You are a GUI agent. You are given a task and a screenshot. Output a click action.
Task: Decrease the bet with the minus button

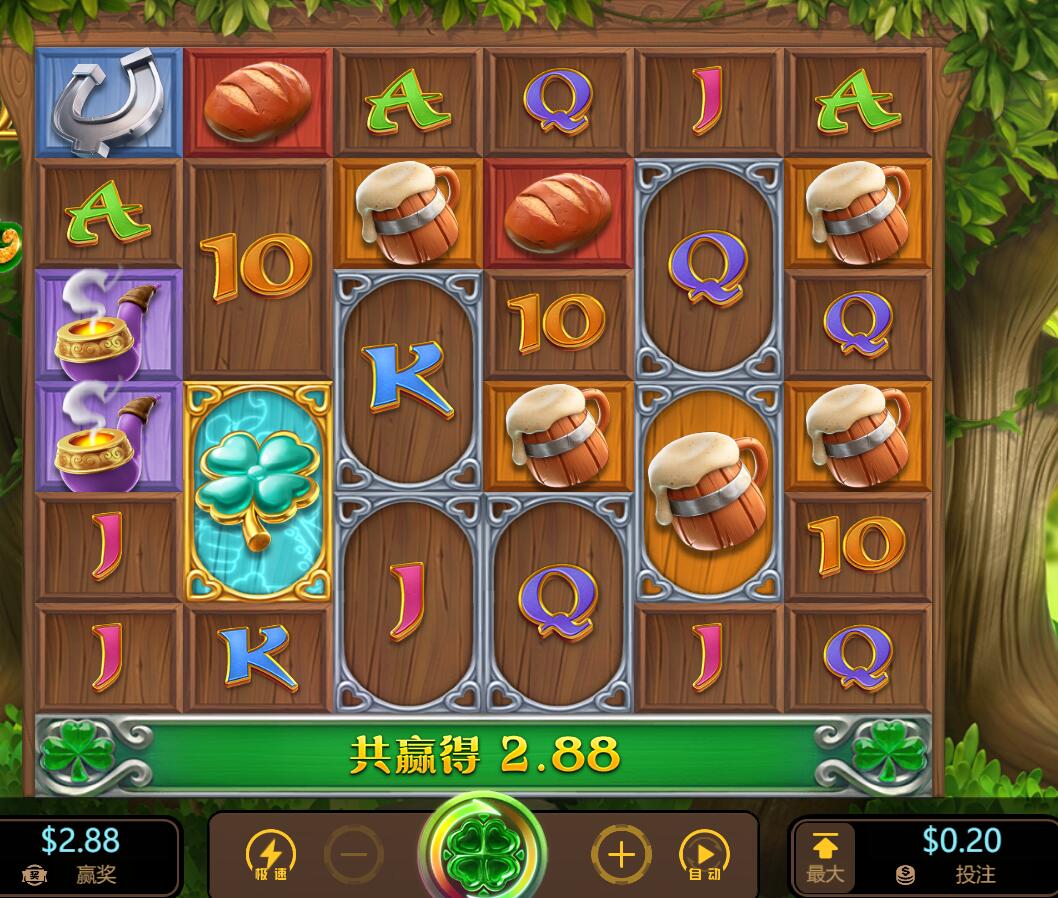pyautogui.click(x=354, y=855)
